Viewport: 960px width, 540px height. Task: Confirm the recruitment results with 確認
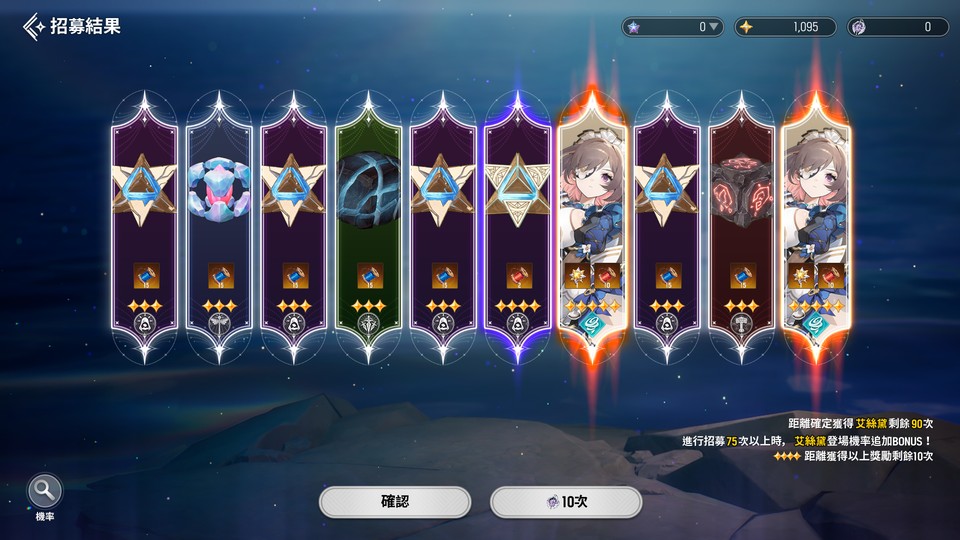click(x=395, y=502)
